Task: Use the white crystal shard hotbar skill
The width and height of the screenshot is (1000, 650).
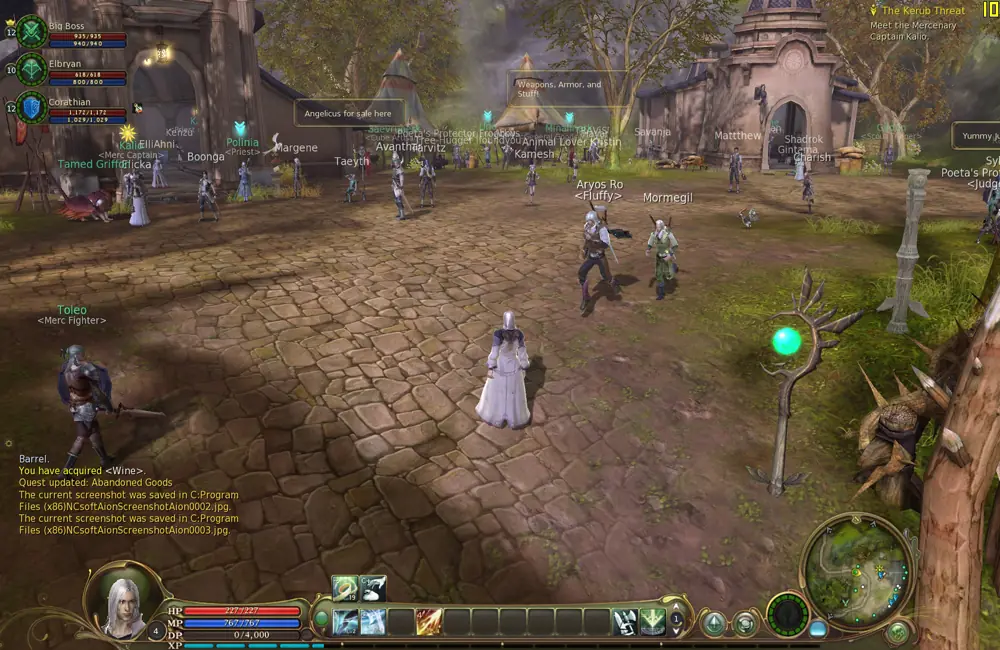Action: (x=625, y=621)
